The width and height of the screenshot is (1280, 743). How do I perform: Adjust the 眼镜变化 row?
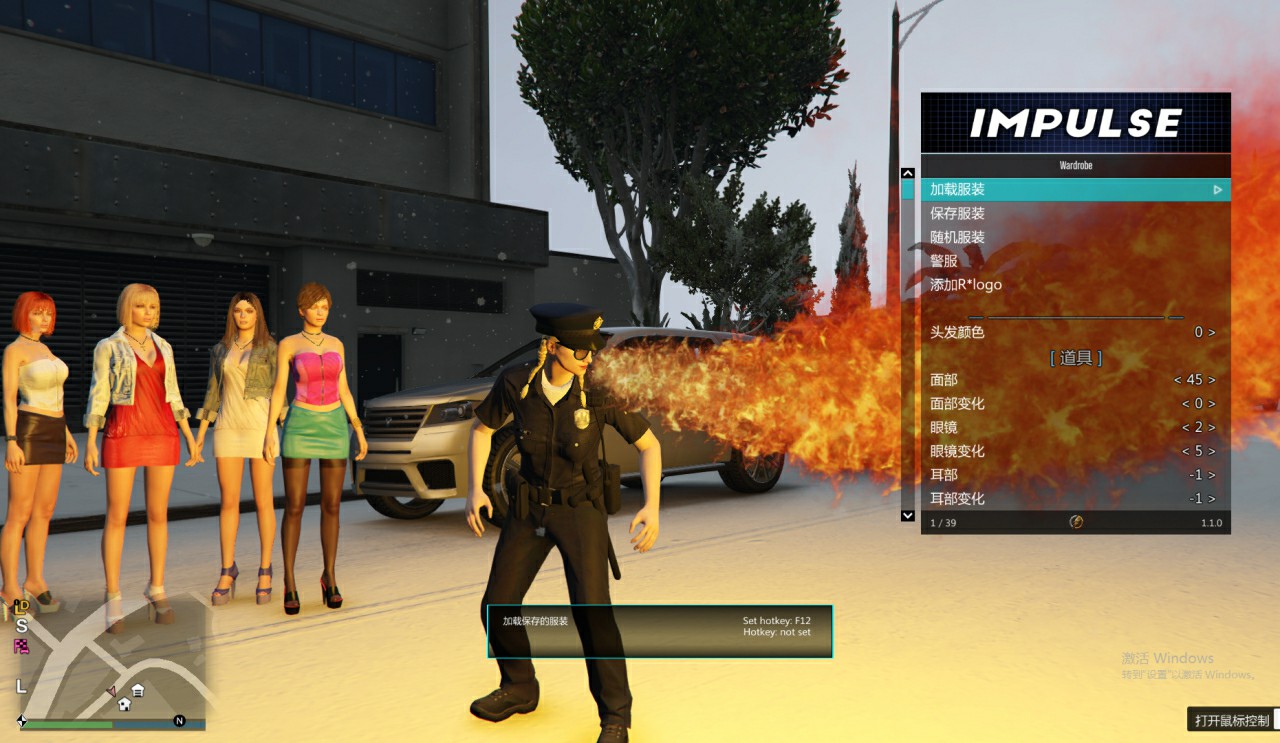tap(1075, 451)
